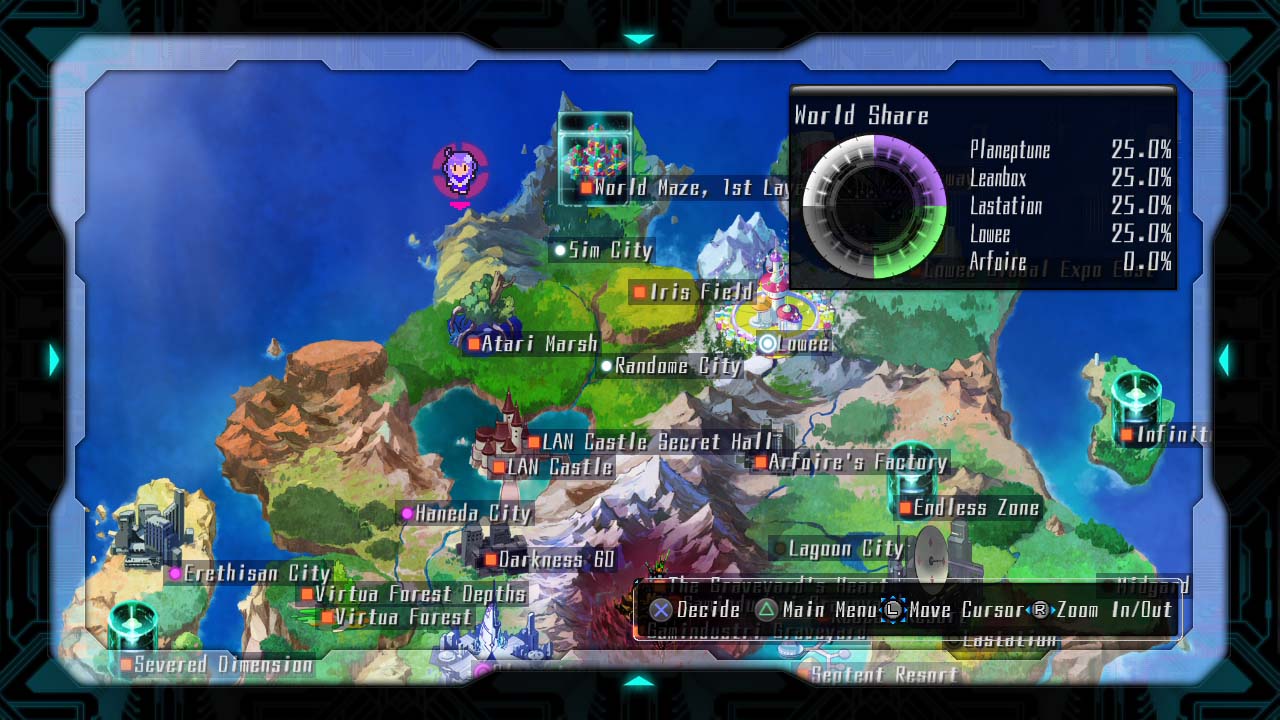
Task: Visit Haneda City marker
Action: point(407,513)
